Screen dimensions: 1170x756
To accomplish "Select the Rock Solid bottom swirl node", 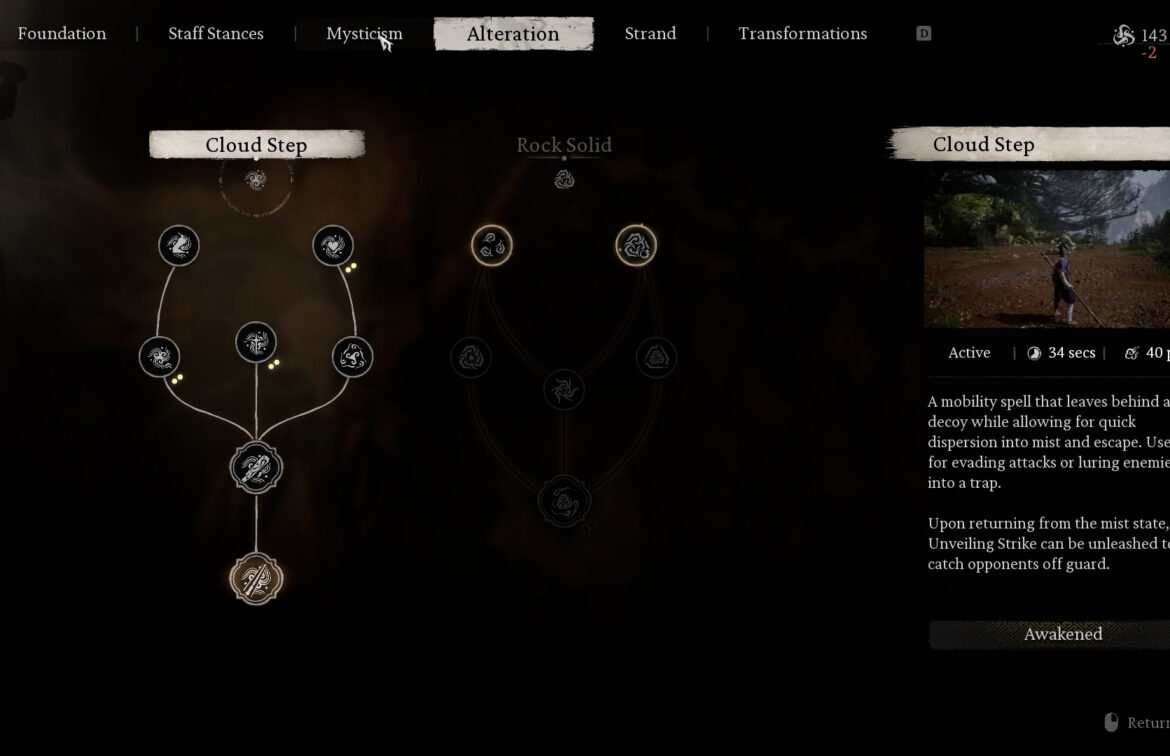I will pyautogui.click(x=564, y=501).
